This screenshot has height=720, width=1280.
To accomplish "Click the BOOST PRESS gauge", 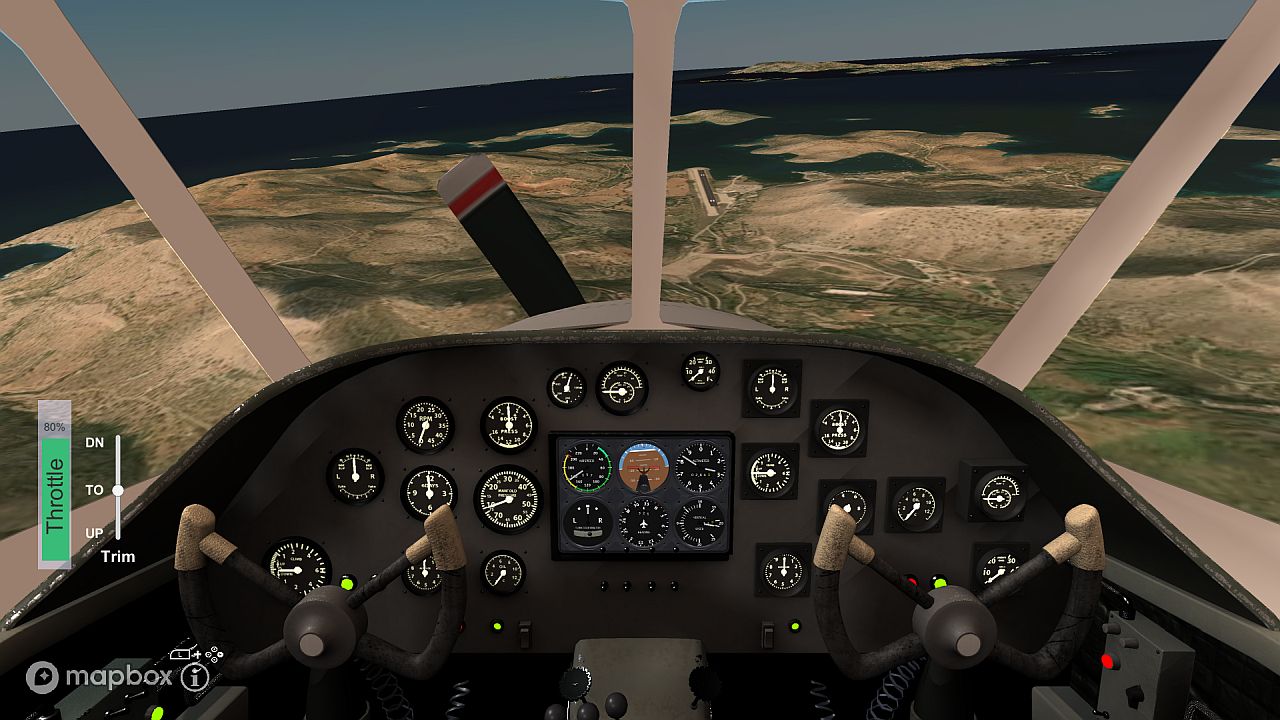I will point(509,426).
